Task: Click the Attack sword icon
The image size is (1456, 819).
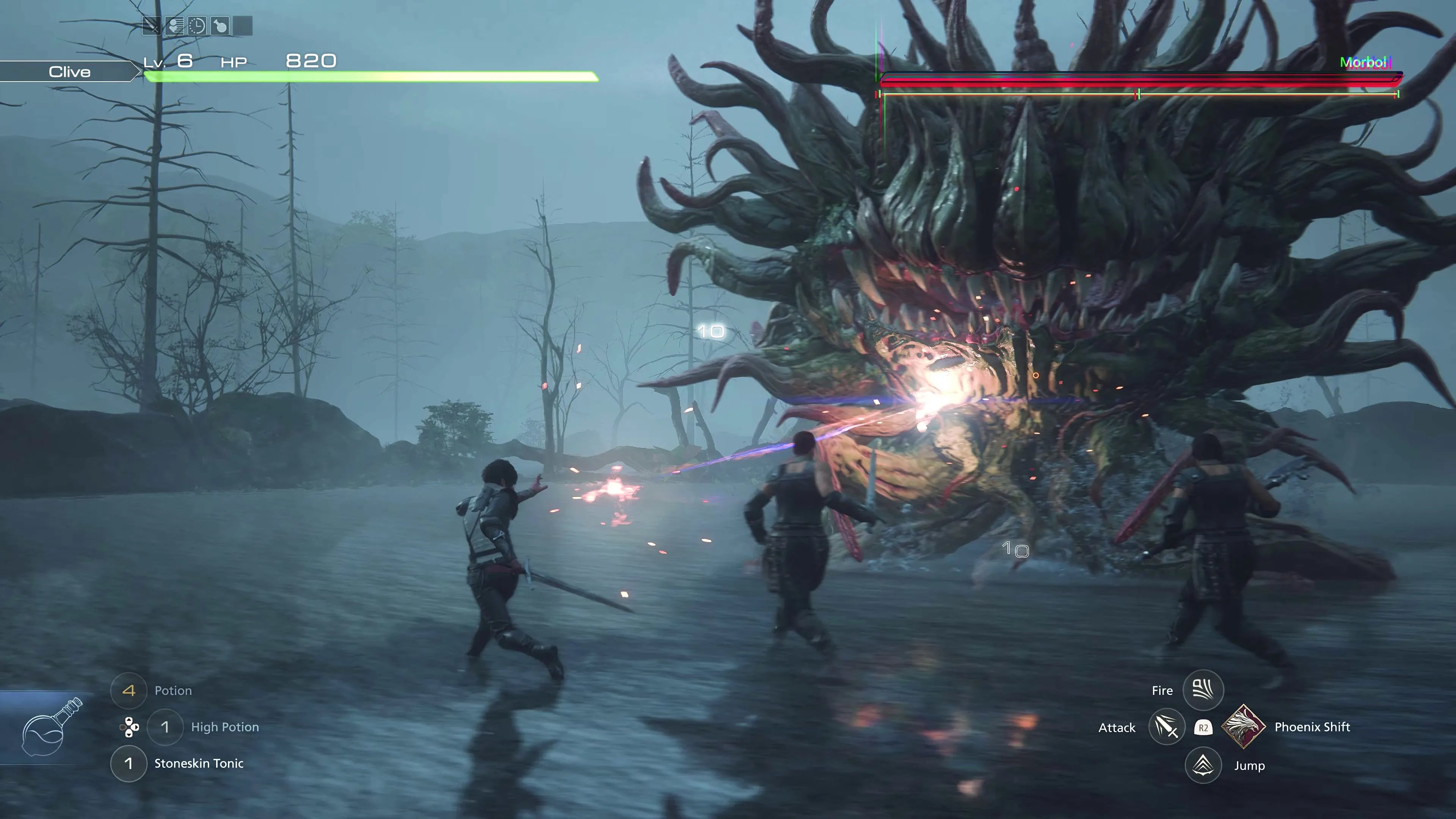Action: click(x=1167, y=728)
